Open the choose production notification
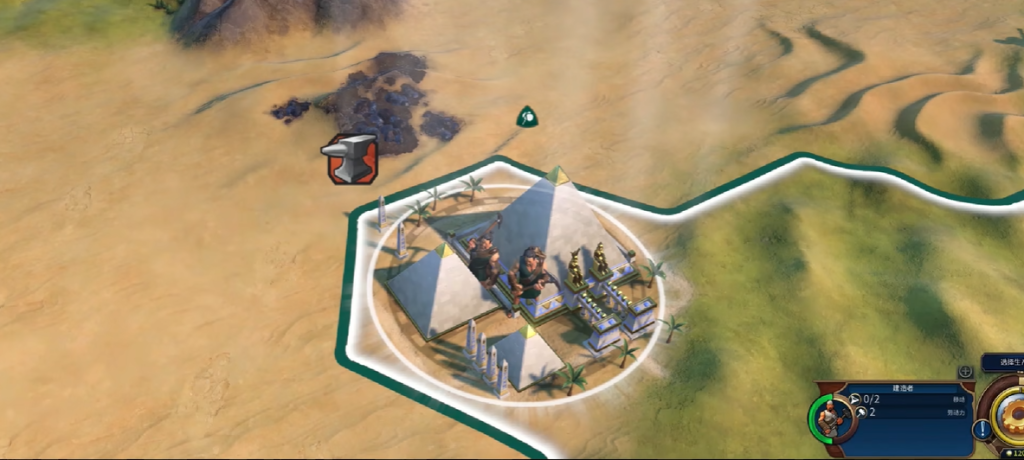 1001,363
